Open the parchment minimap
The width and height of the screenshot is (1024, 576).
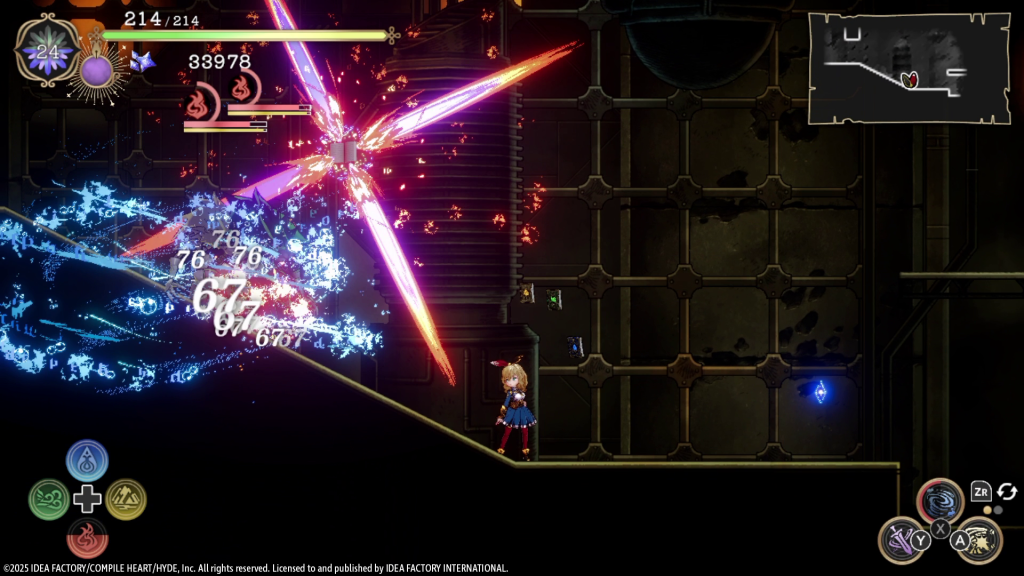click(x=908, y=68)
